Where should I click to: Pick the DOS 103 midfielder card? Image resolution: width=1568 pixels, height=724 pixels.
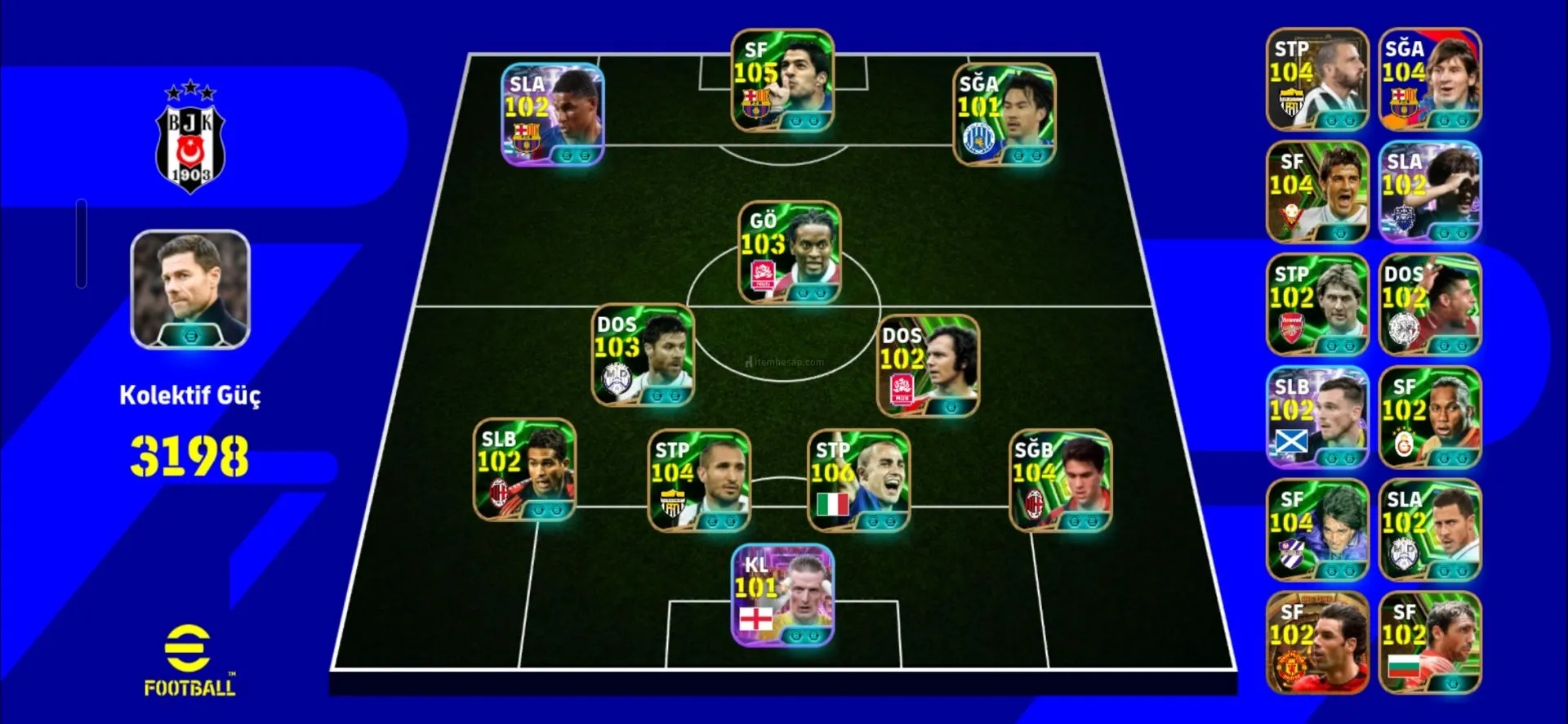coord(643,355)
